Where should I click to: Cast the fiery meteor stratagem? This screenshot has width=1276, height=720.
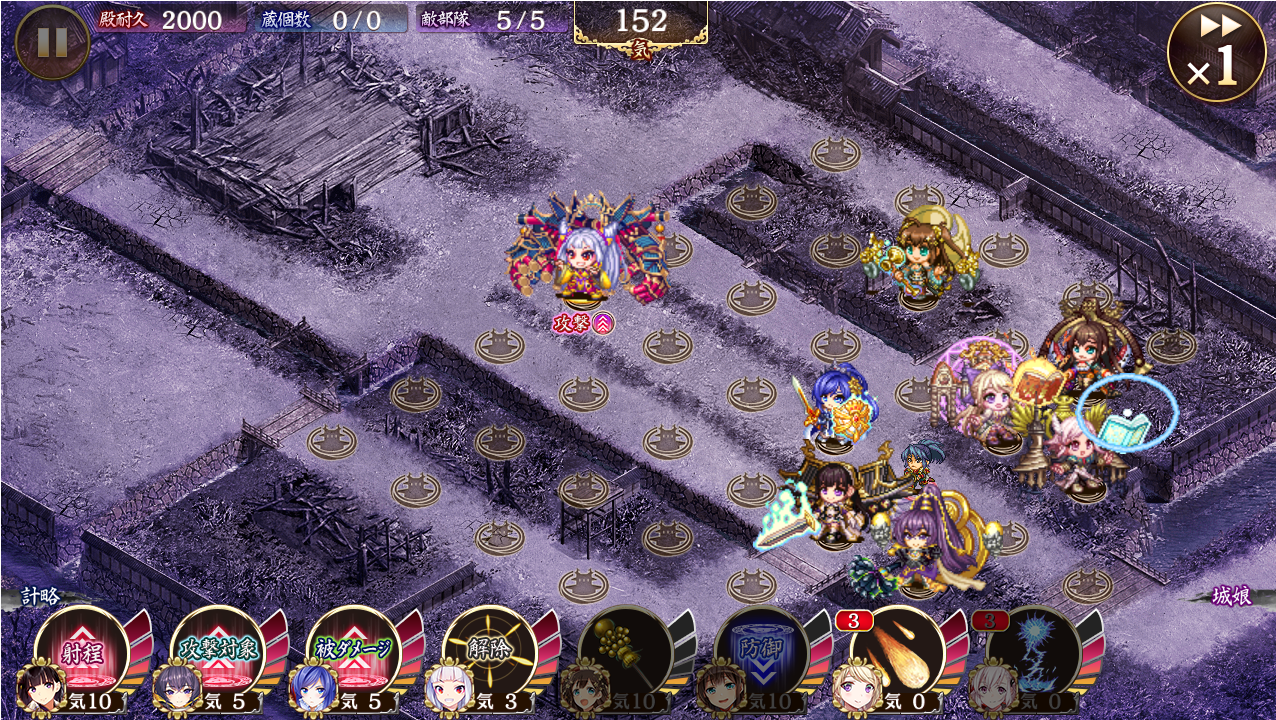(x=898, y=652)
